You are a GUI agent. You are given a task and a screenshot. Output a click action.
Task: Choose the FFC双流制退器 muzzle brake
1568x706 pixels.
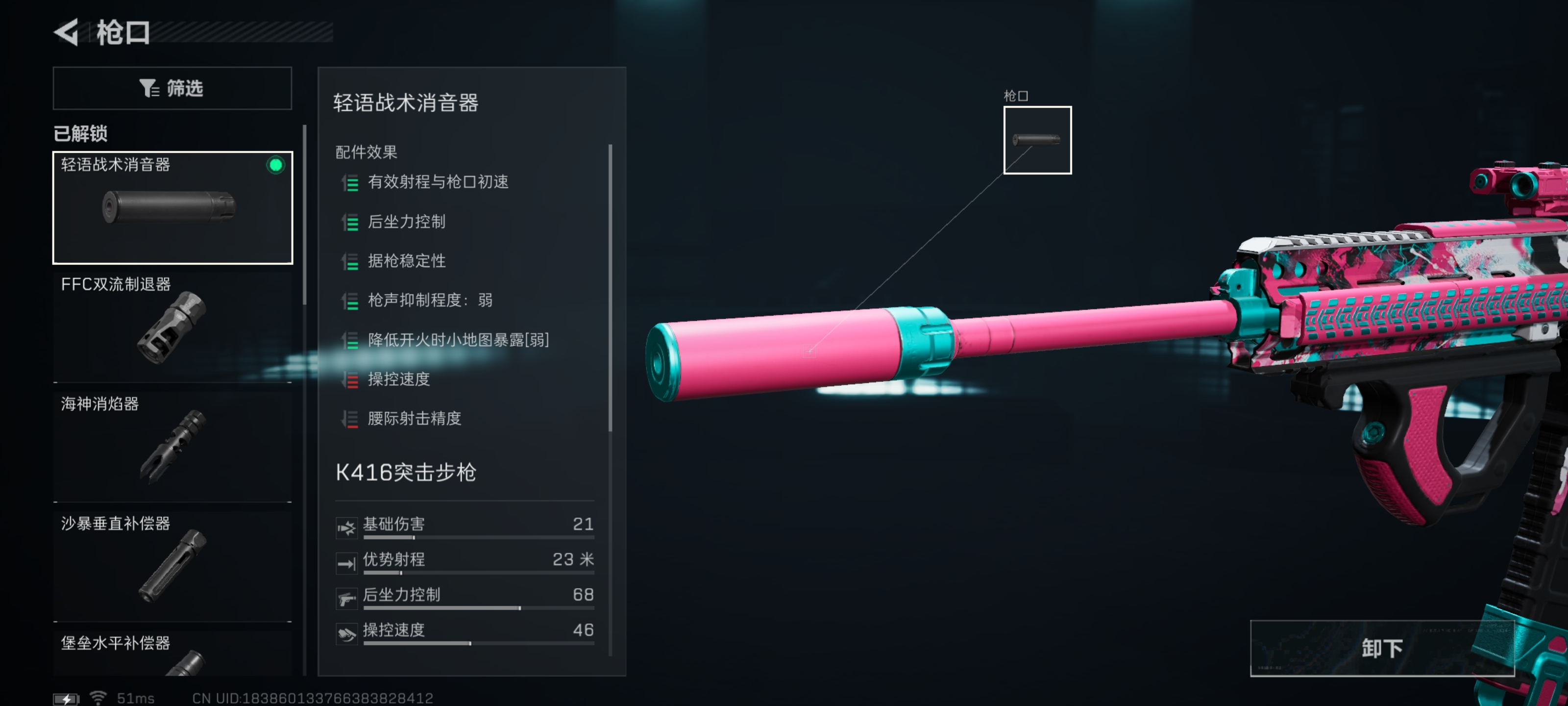coord(172,326)
